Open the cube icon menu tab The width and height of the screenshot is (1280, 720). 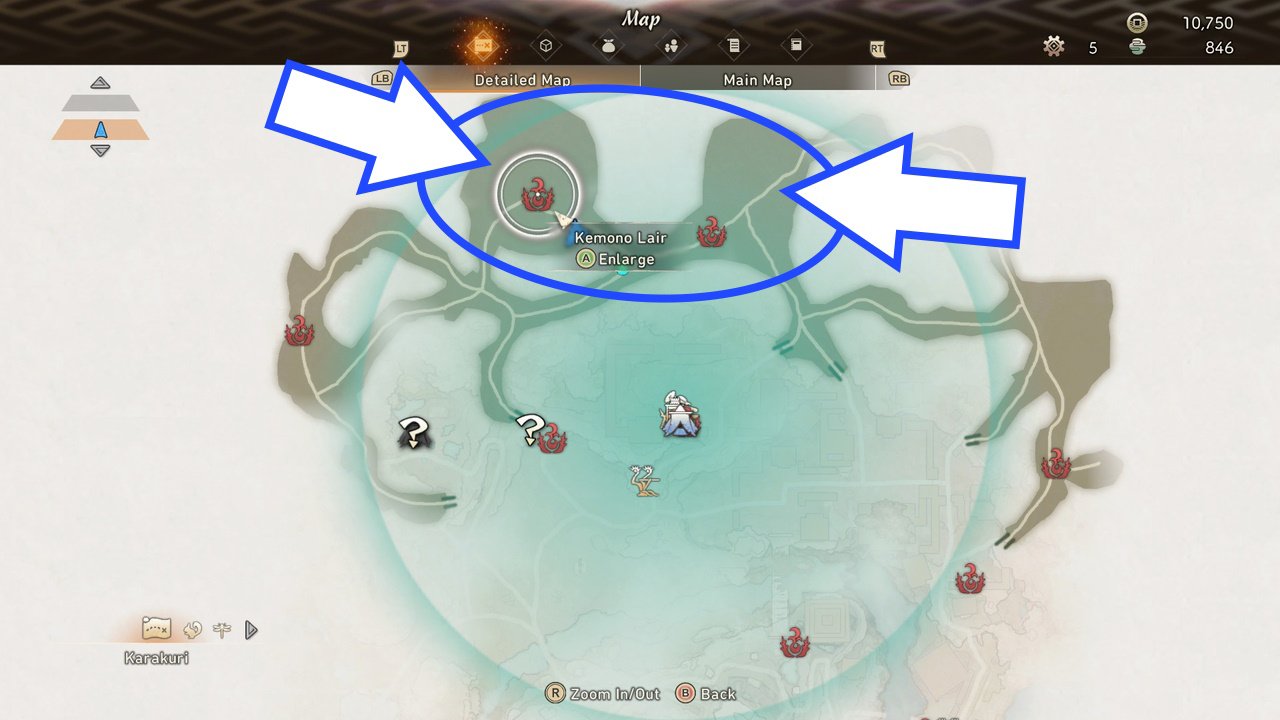tap(545, 45)
